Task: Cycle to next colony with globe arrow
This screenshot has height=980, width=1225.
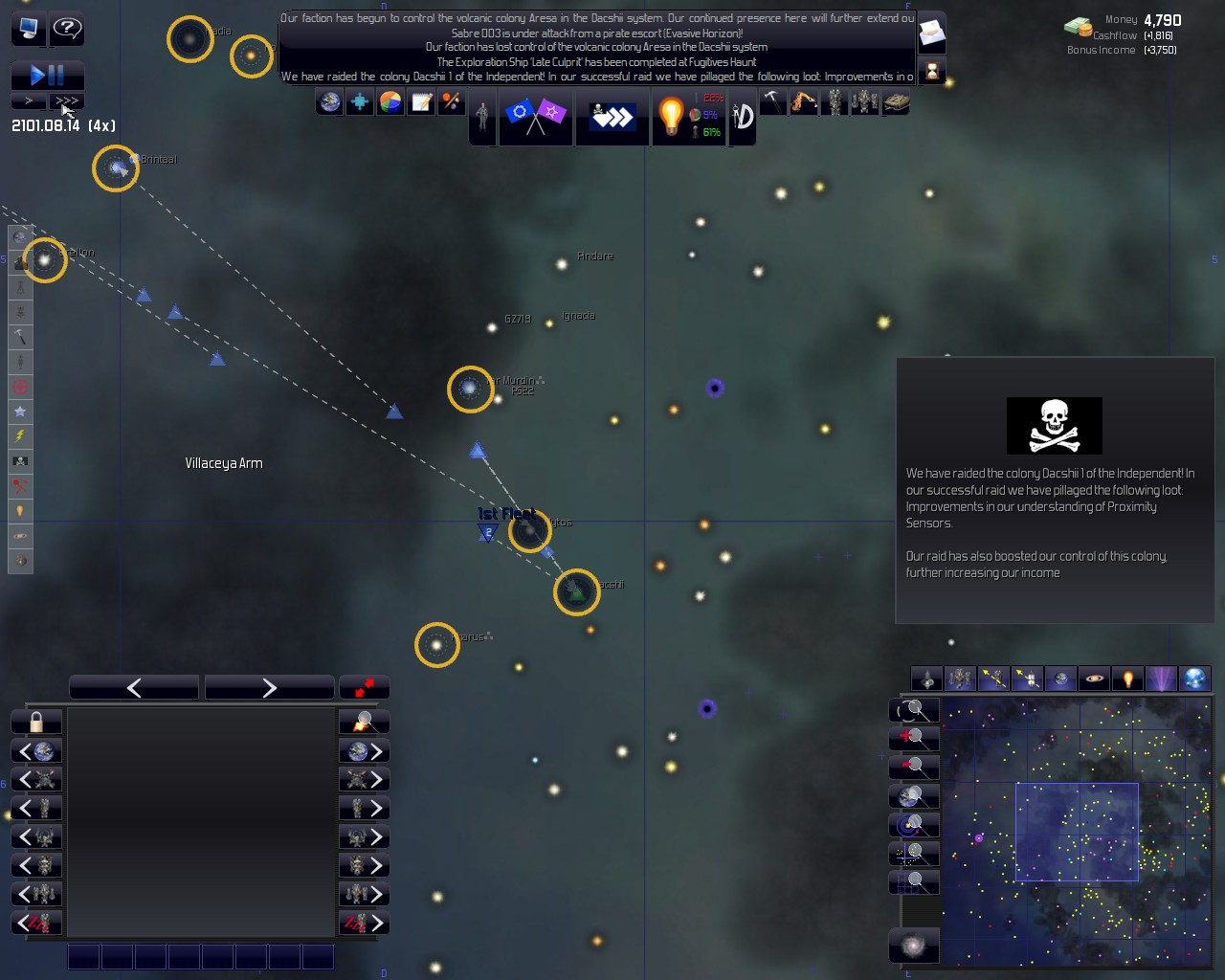Action: (364, 751)
